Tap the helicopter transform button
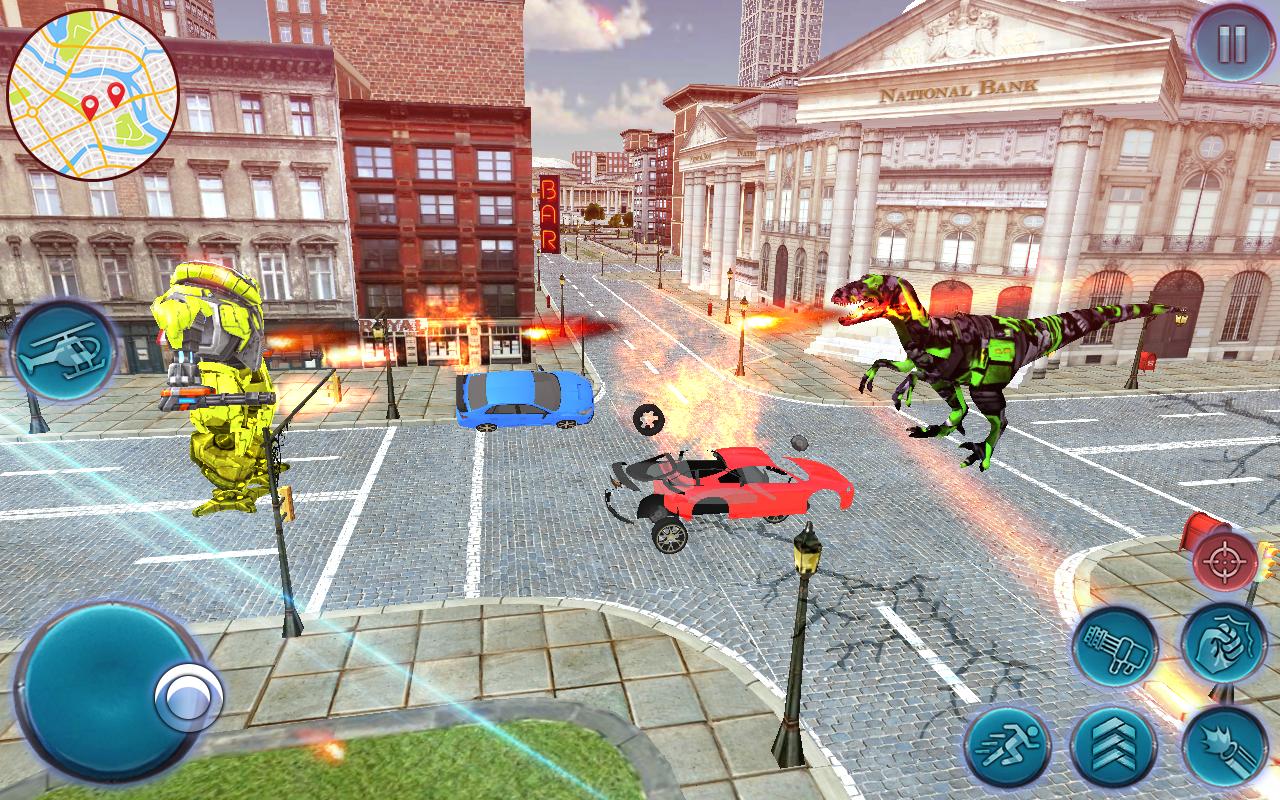This screenshot has height=800, width=1280. coord(64,351)
